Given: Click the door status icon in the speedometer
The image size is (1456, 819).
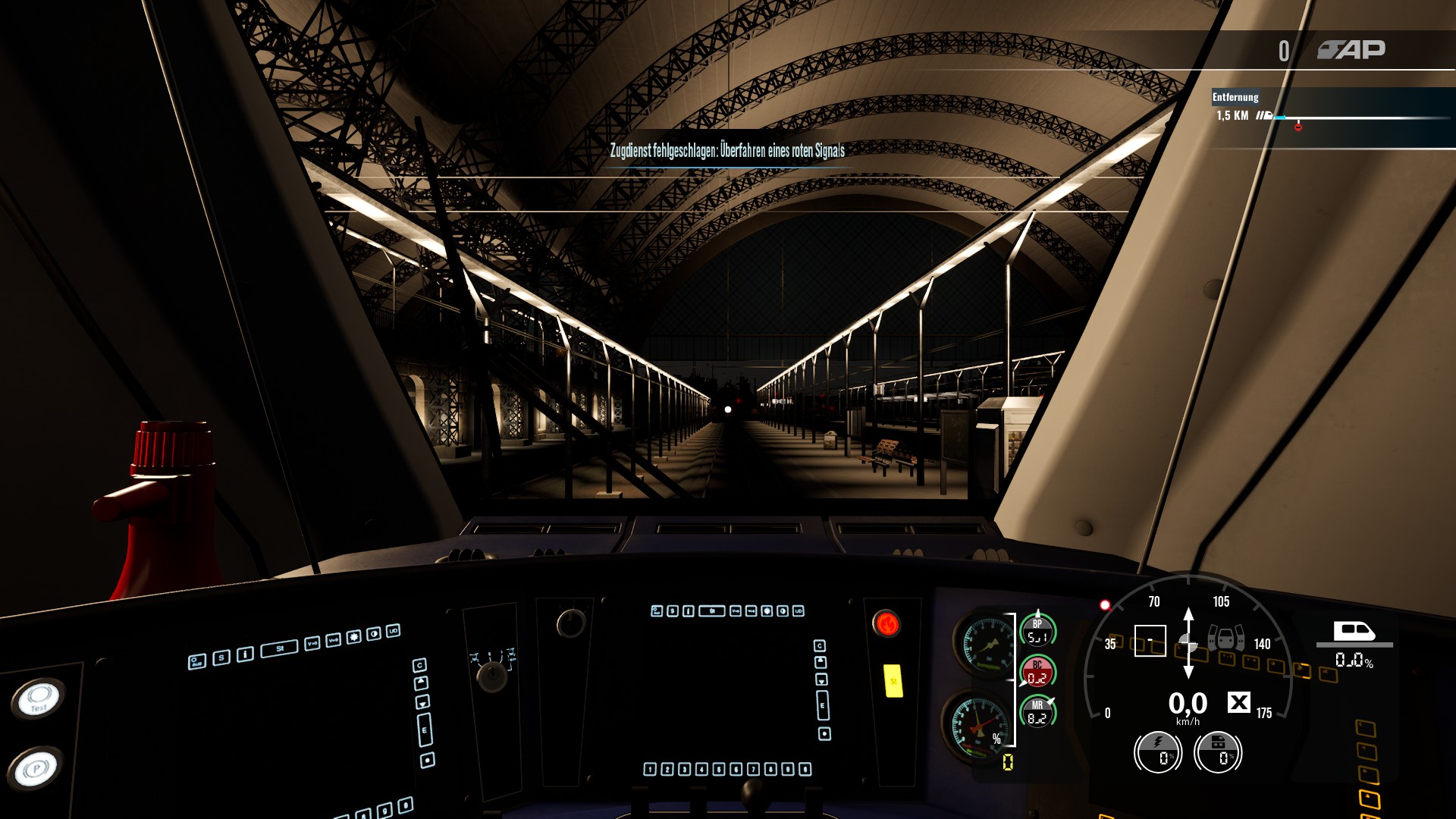Looking at the screenshot, I should click(x=1225, y=638).
